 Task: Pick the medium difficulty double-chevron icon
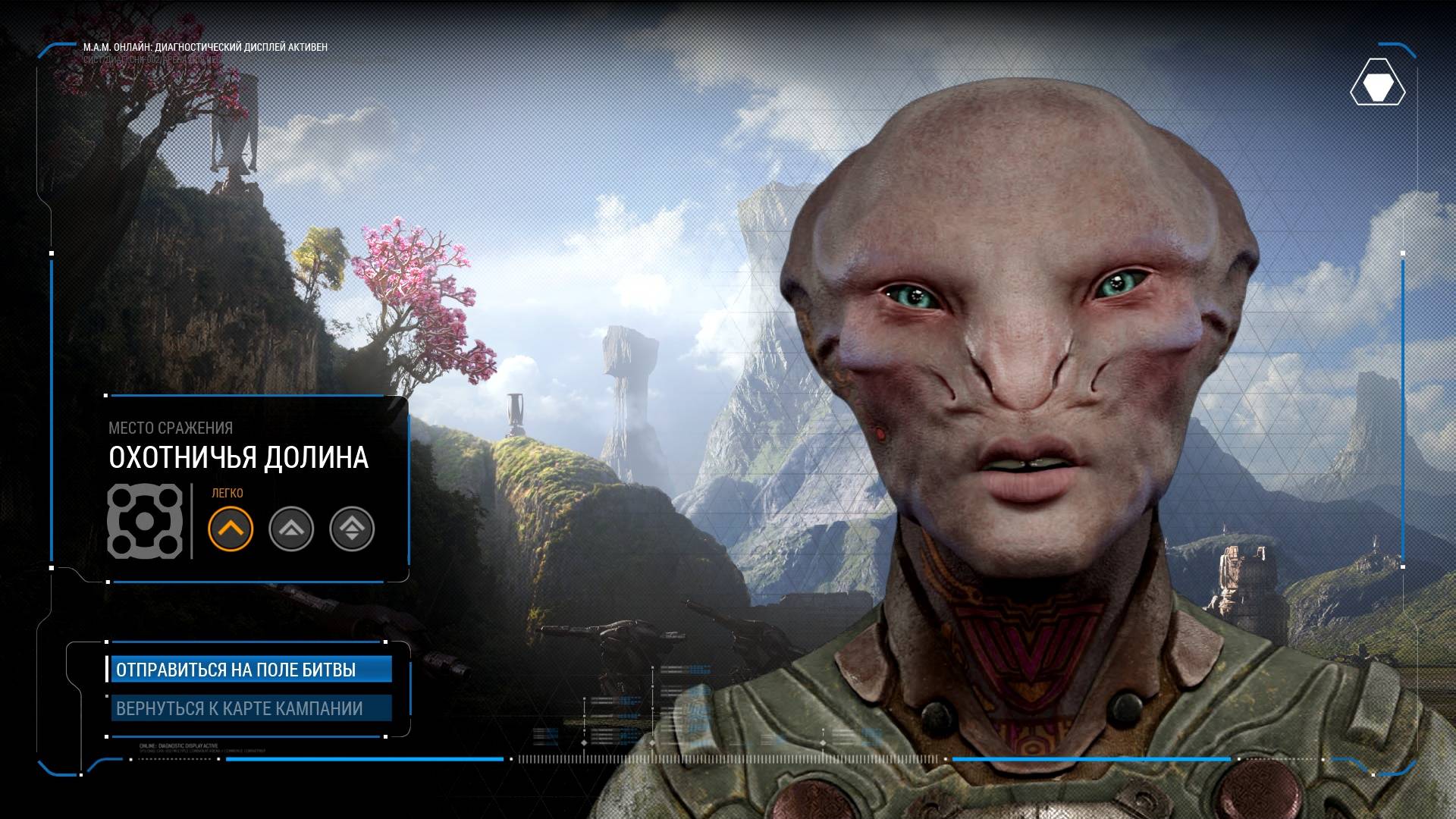point(291,529)
